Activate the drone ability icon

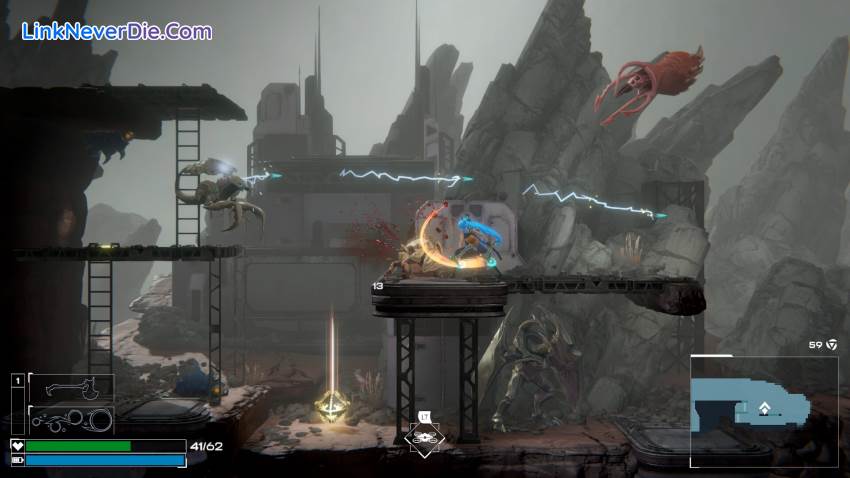426,437
